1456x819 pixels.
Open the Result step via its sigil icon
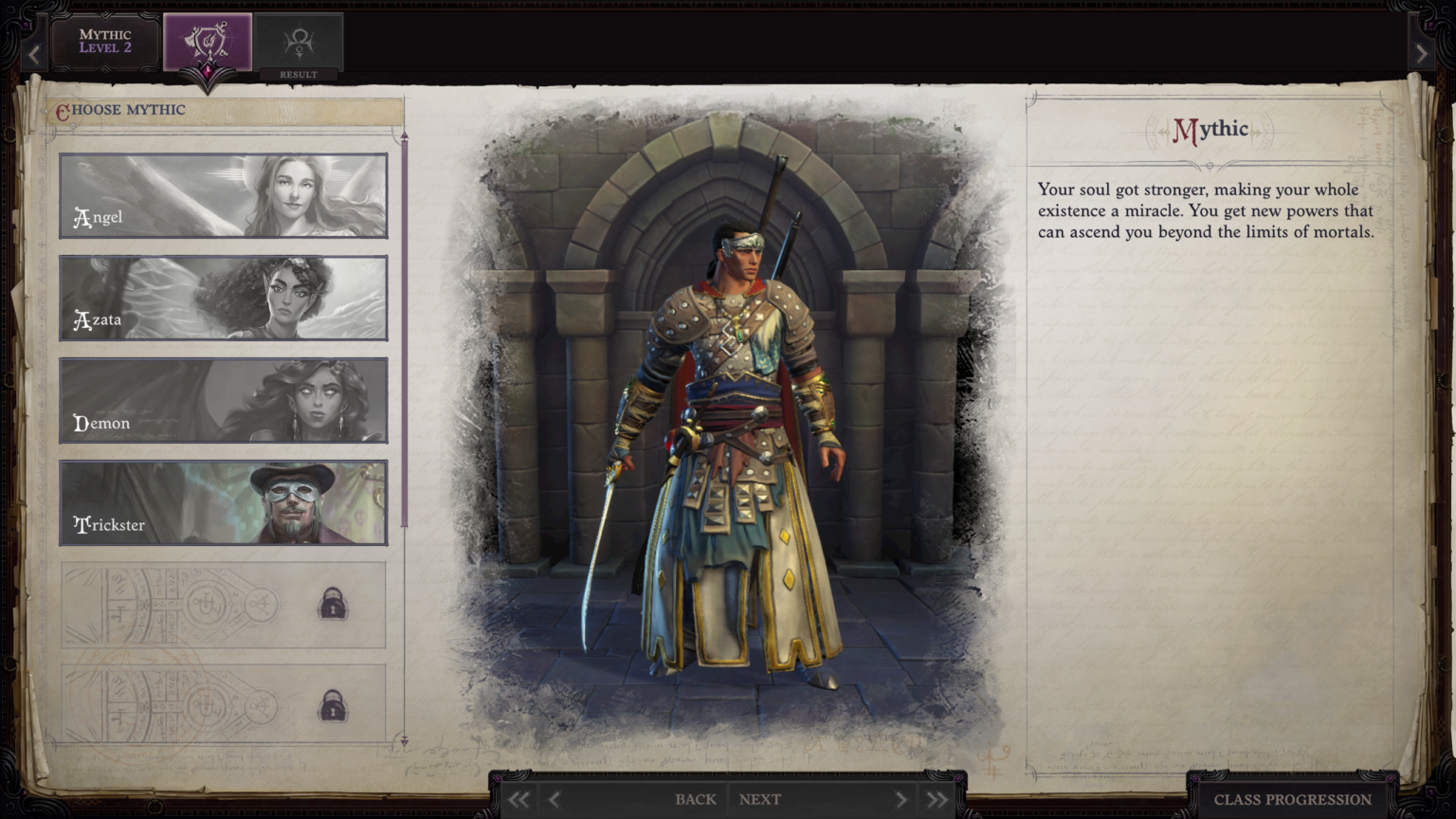tap(299, 38)
